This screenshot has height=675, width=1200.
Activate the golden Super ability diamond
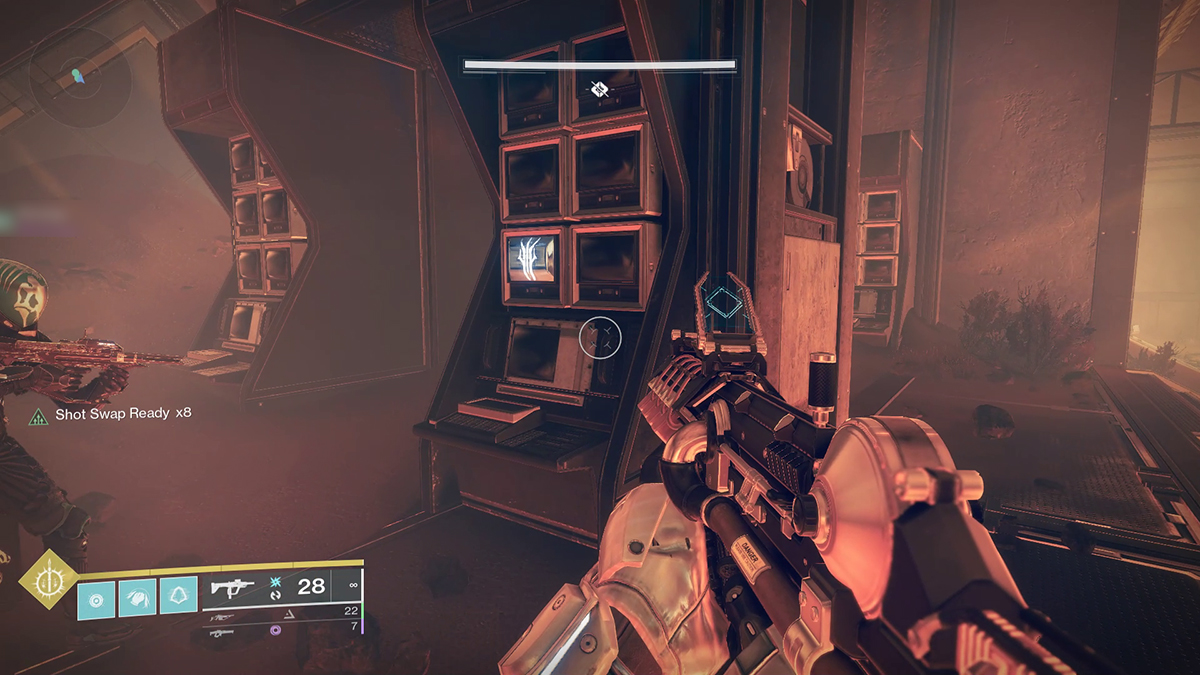[x=47, y=579]
